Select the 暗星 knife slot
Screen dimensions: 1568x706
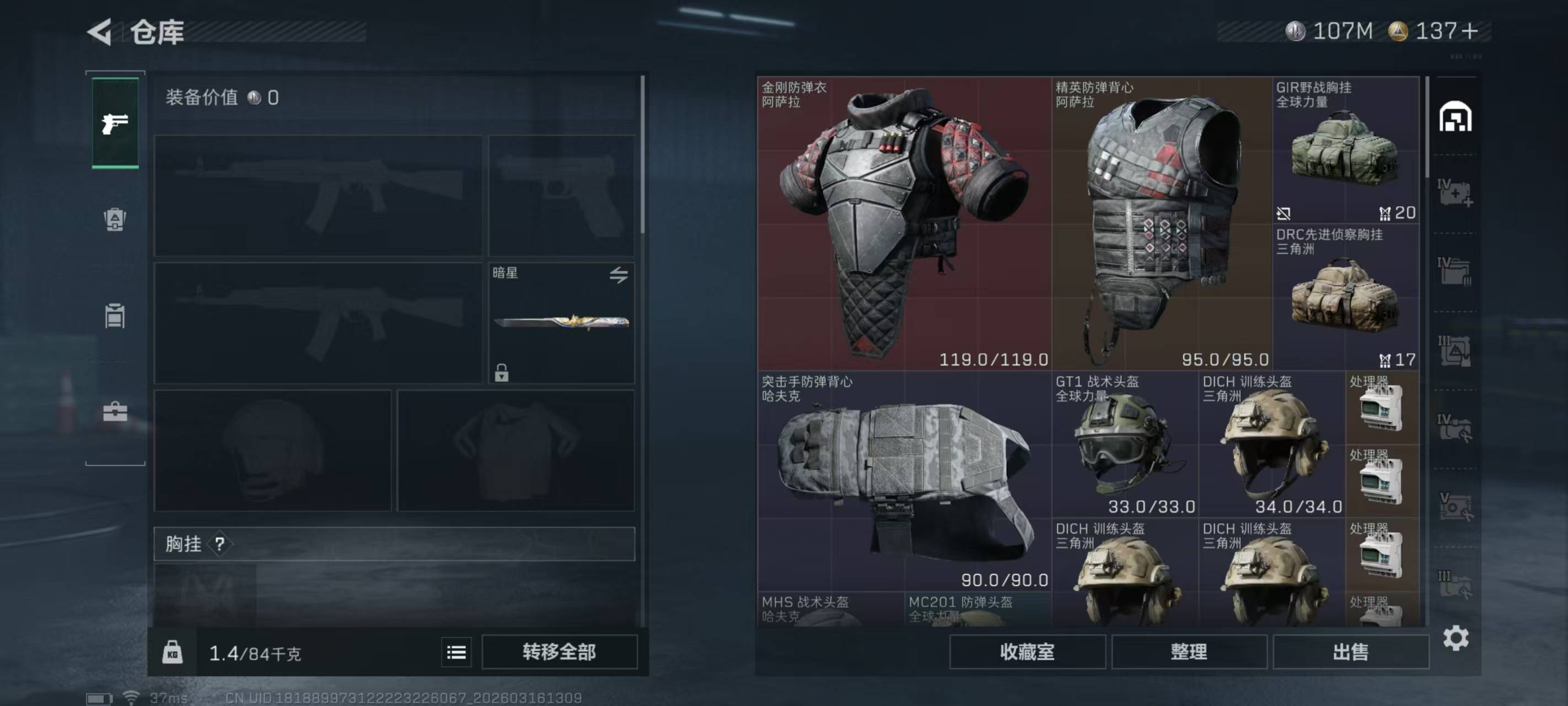tap(561, 322)
